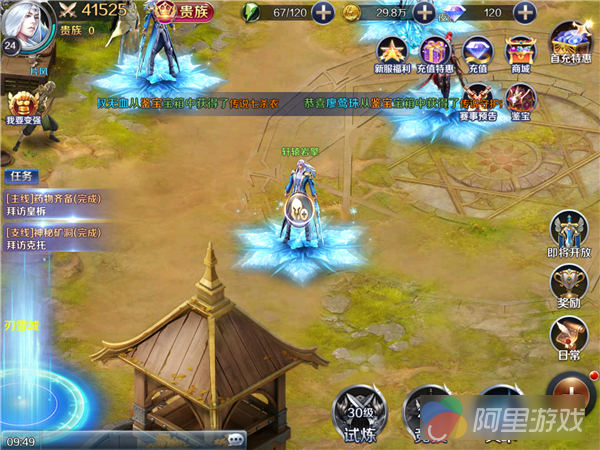This screenshot has height=450, width=600.
Task: Open the 首充特惠 first-recharge offer
Action: [x=568, y=52]
